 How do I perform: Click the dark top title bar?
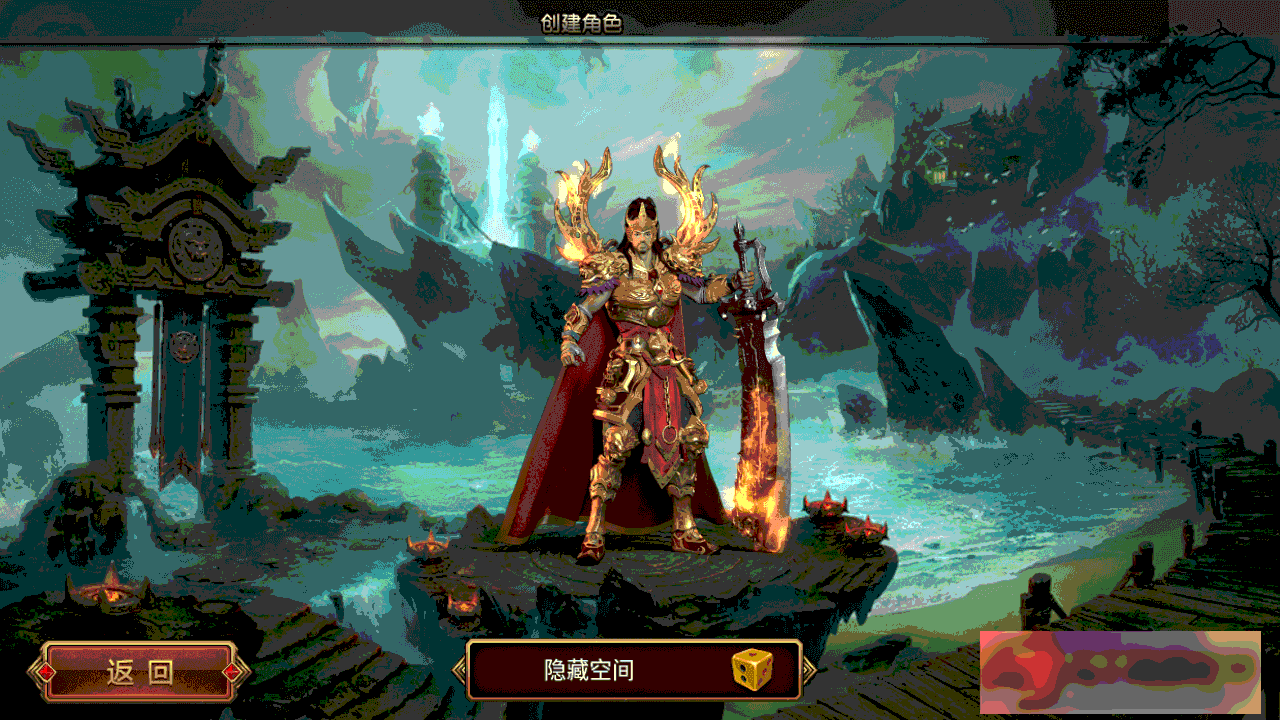pyautogui.click(x=900, y=17)
